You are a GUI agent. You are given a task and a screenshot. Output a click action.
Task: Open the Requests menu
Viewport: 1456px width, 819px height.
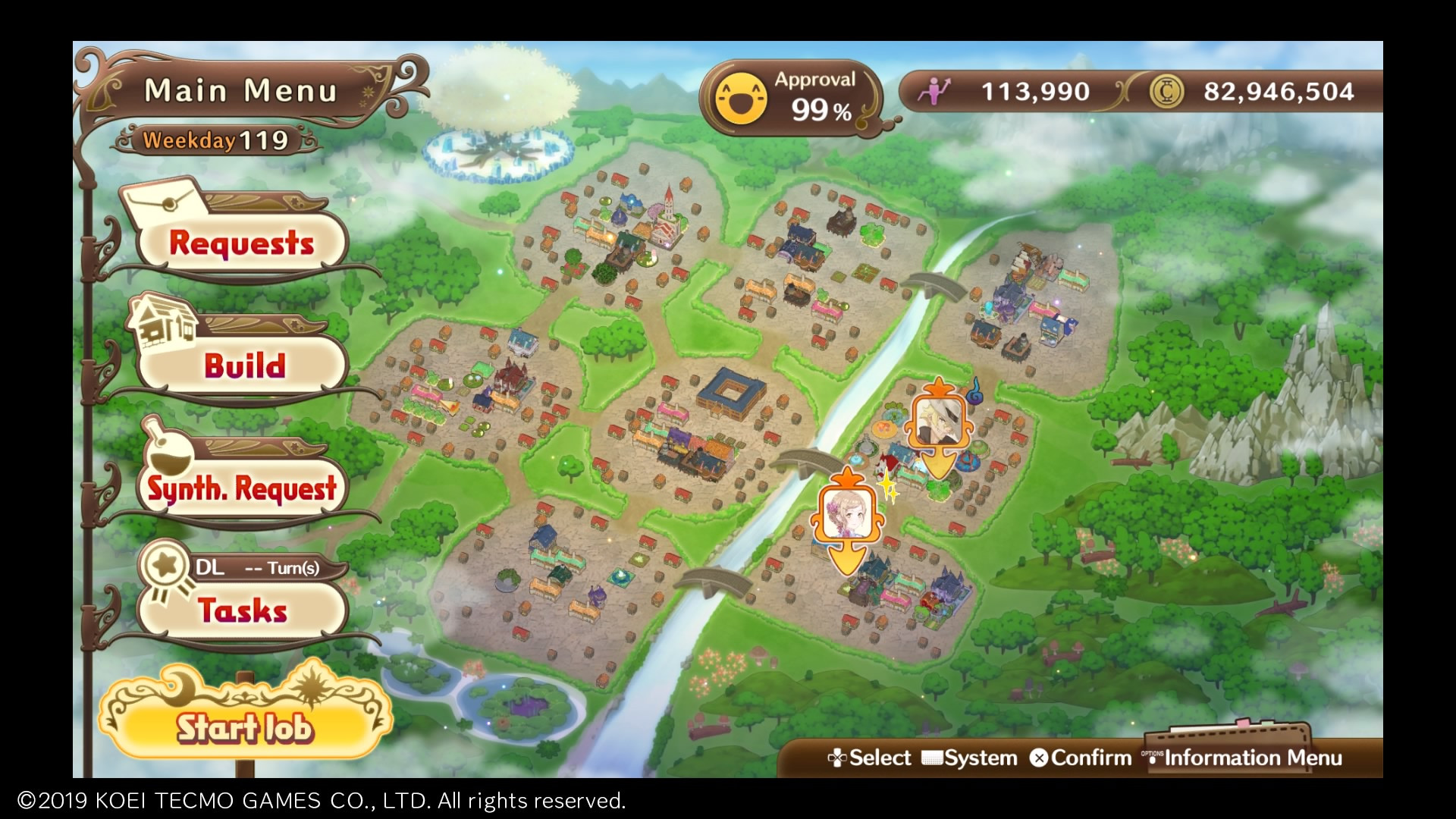coord(241,243)
